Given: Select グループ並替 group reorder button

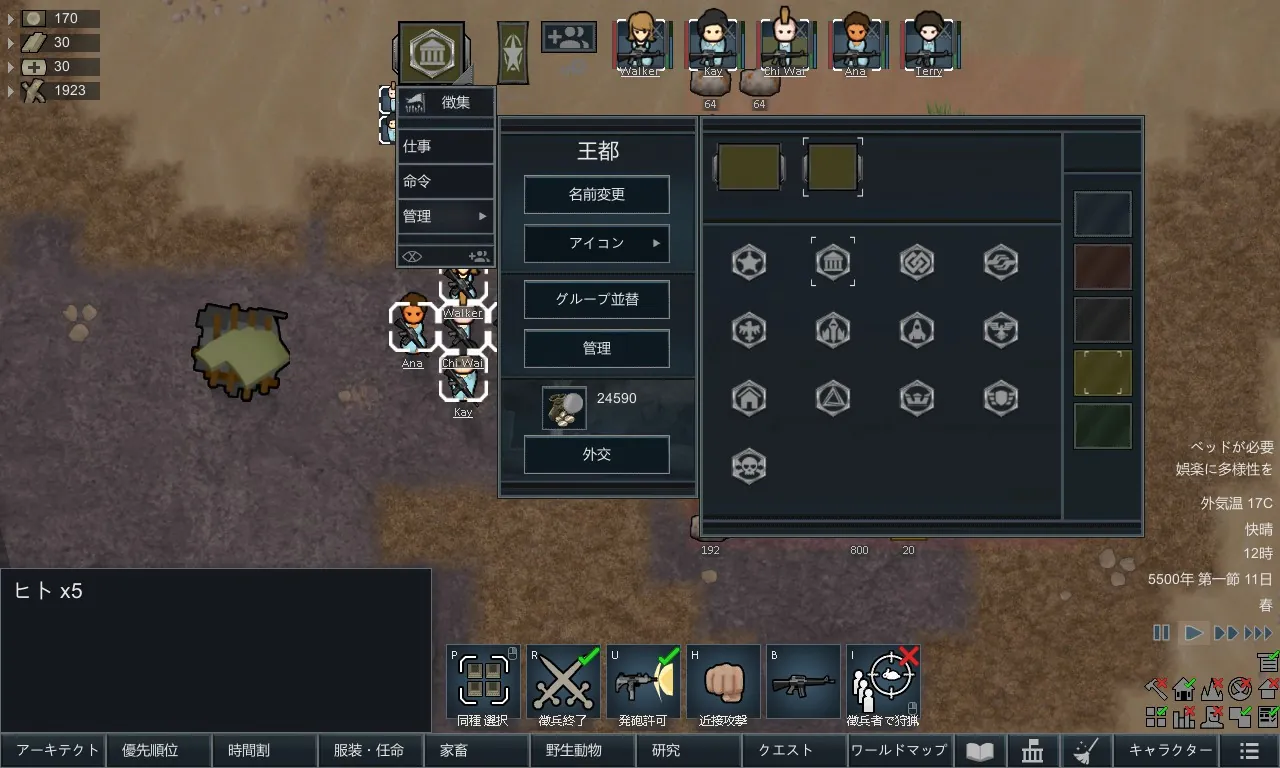Looking at the screenshot, I should tap(597, 300).
